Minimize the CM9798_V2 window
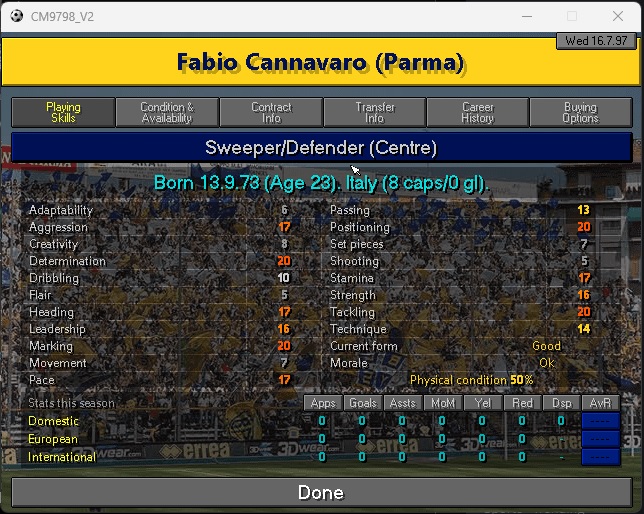Image resolution: width=644 pixels, height=514 pixels. pyautogui.click(x=526, y=16)
